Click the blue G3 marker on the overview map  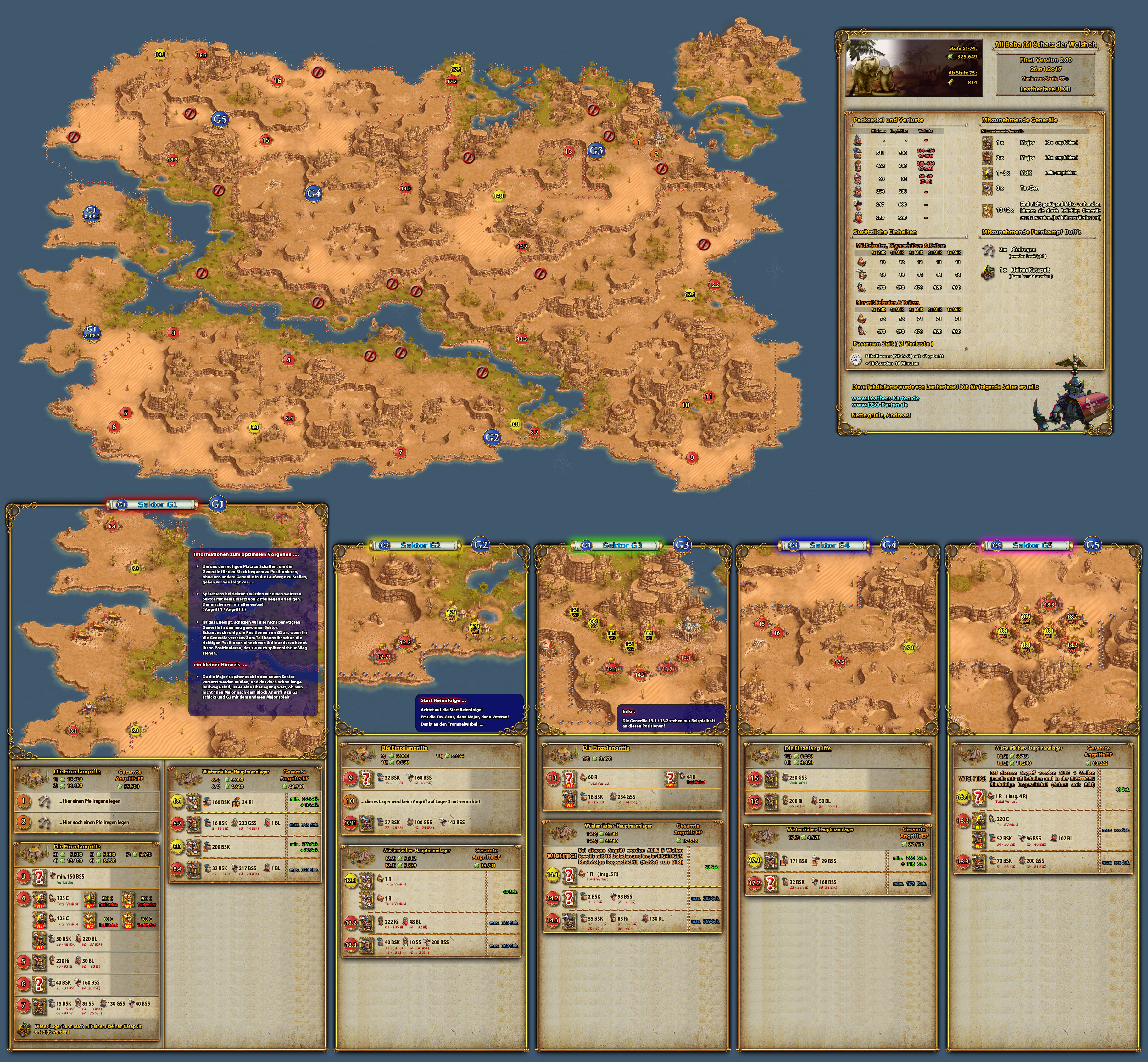point(596,150)
